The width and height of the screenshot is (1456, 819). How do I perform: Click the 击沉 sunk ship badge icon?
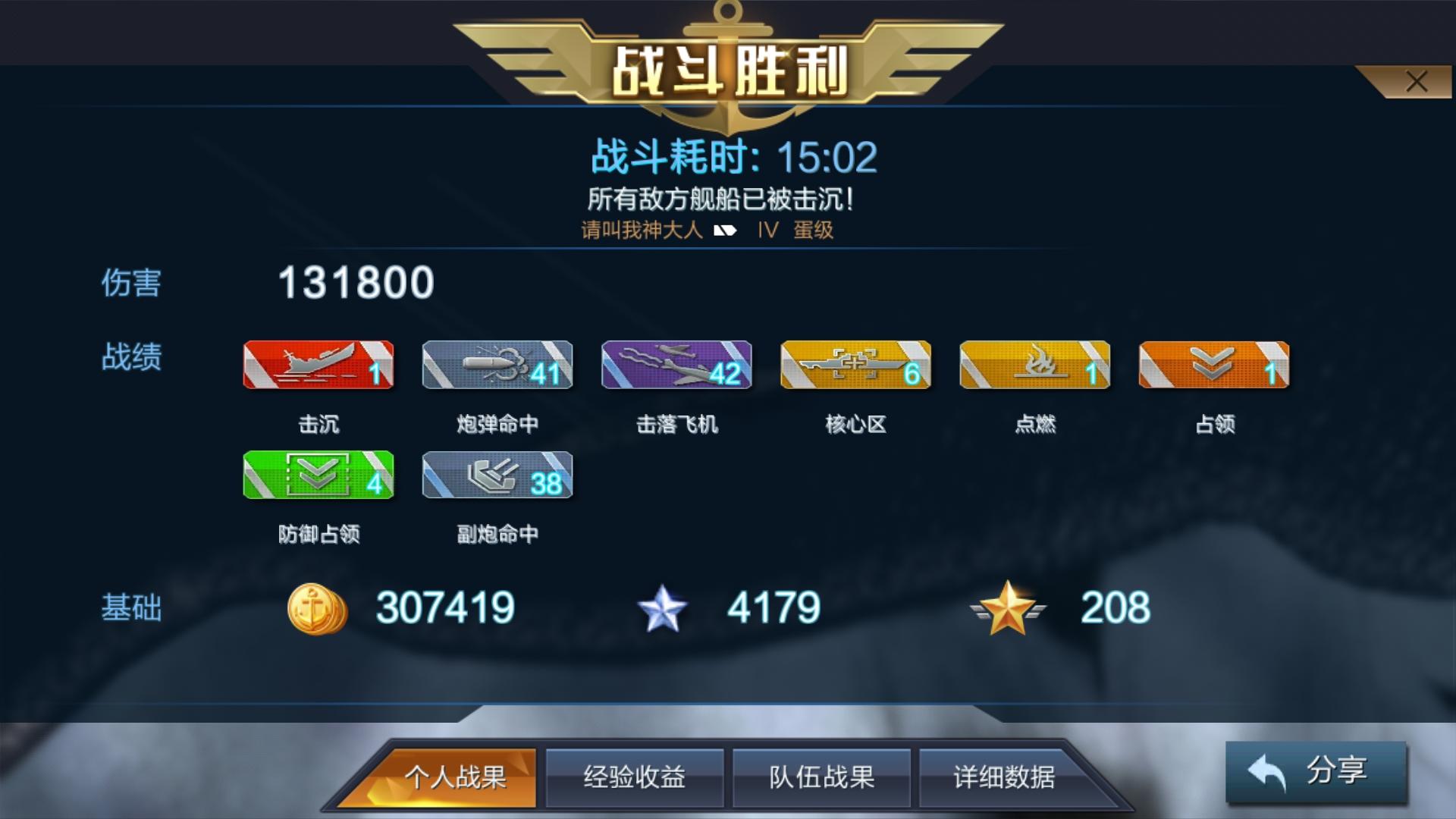point(318,366)
